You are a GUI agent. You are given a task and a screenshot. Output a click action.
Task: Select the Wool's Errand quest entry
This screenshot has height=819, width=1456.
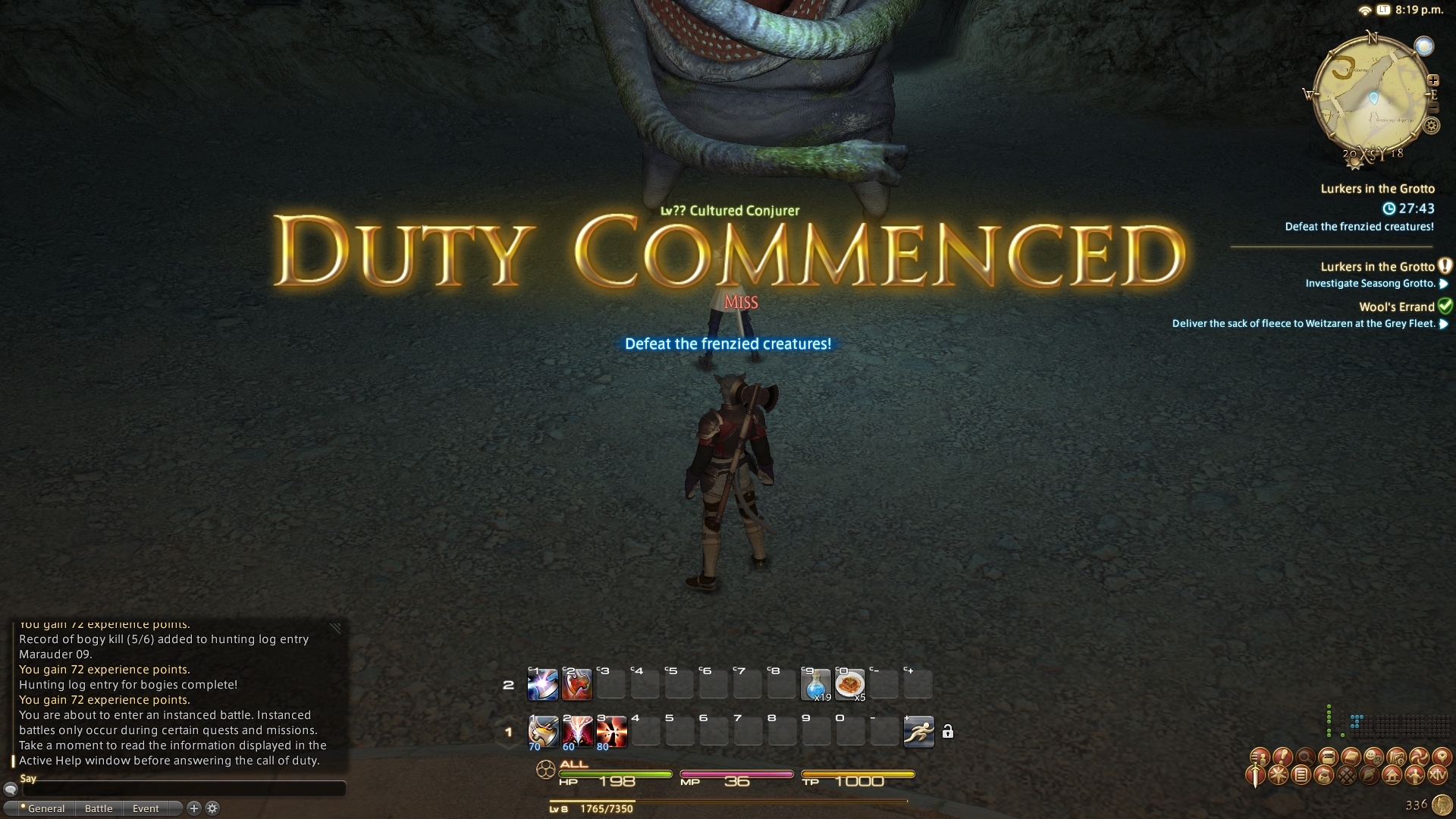[1396, 307]
